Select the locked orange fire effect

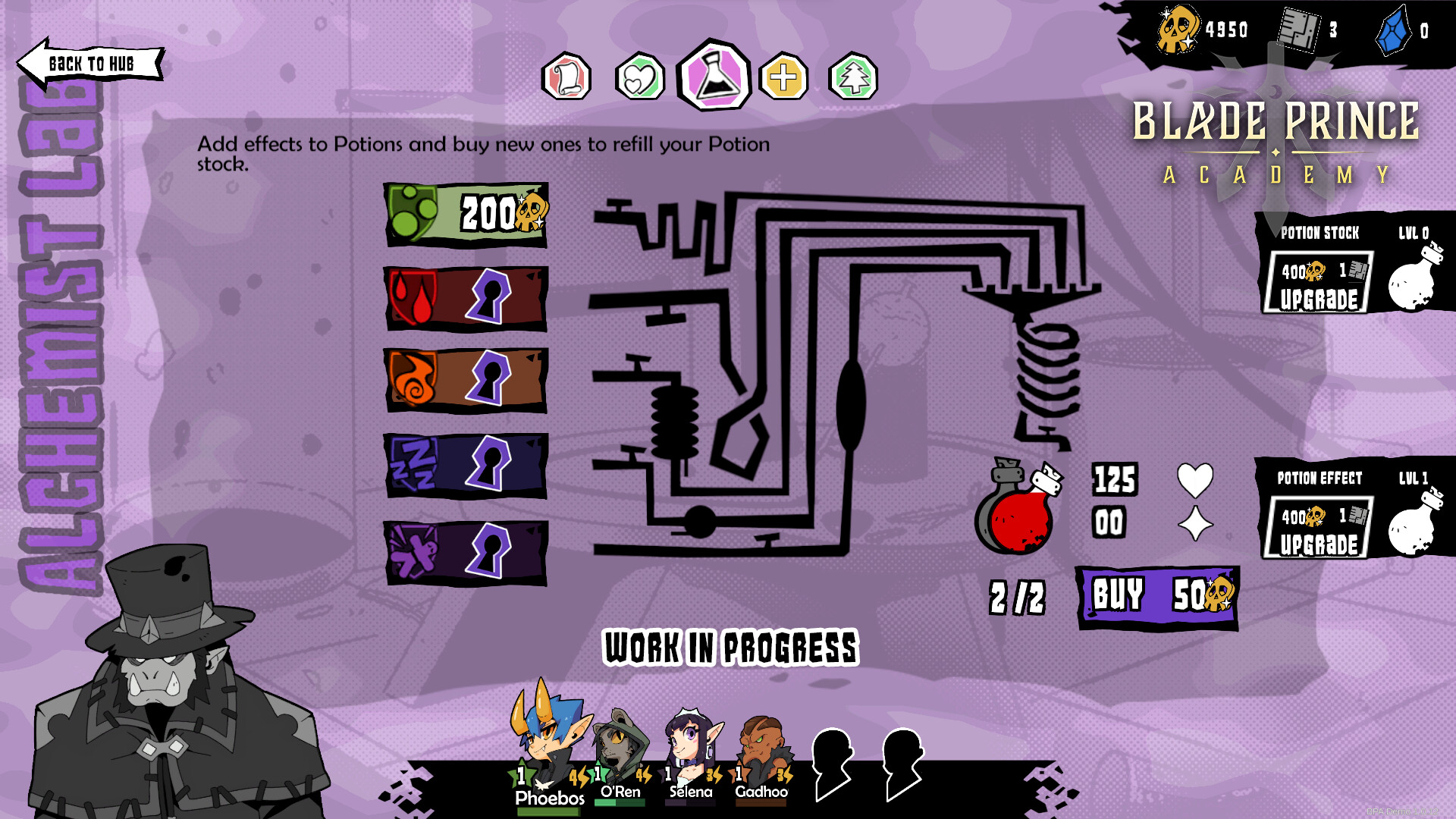[x=466, y=380]
